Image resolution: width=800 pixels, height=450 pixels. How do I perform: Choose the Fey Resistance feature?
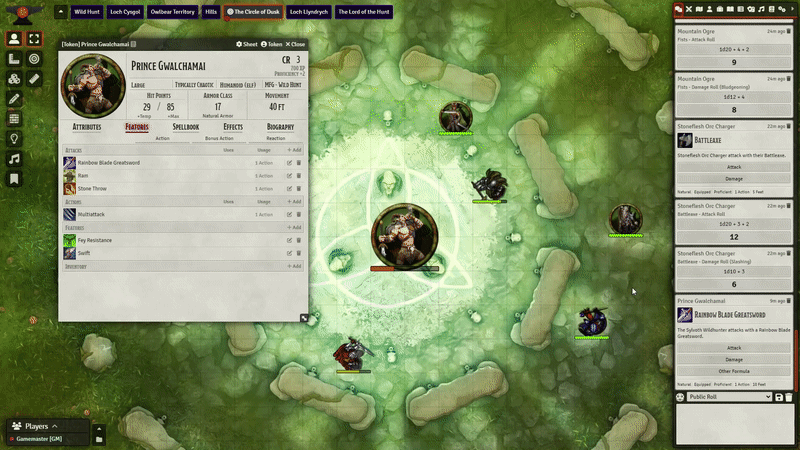[97, 241]
